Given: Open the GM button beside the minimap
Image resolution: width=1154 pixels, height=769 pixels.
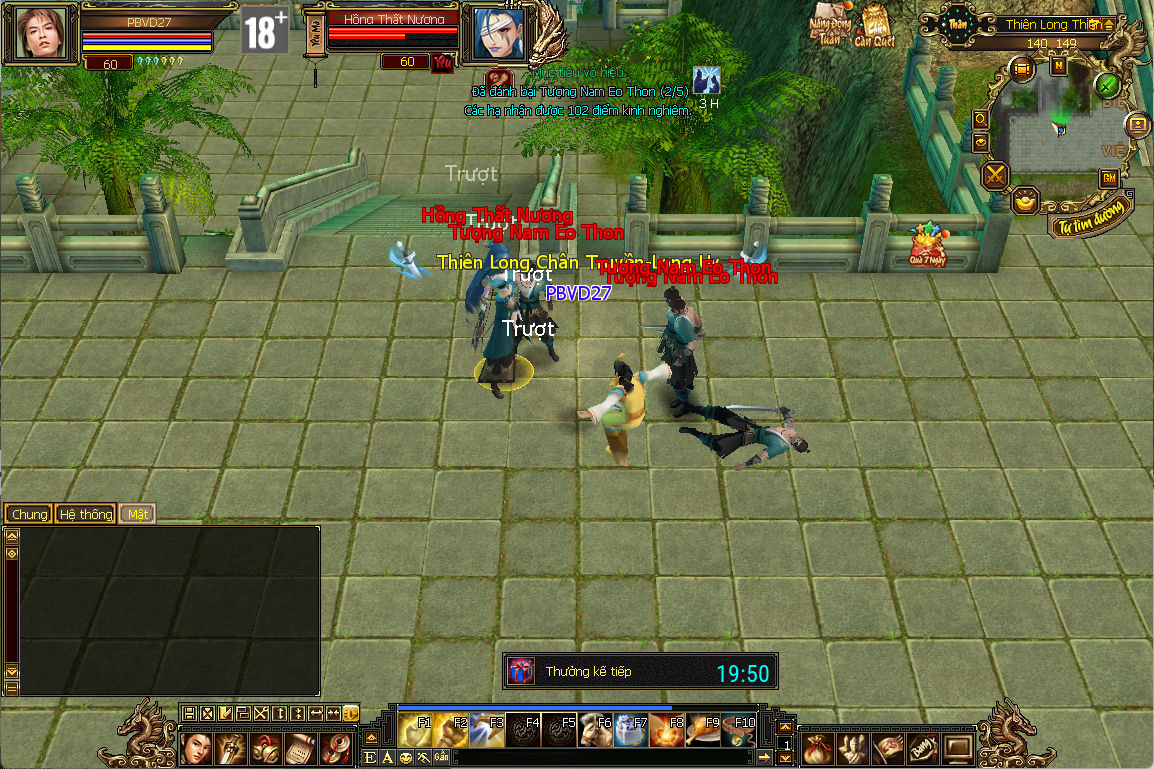Looking at the screenshot, I should 1108,178.
